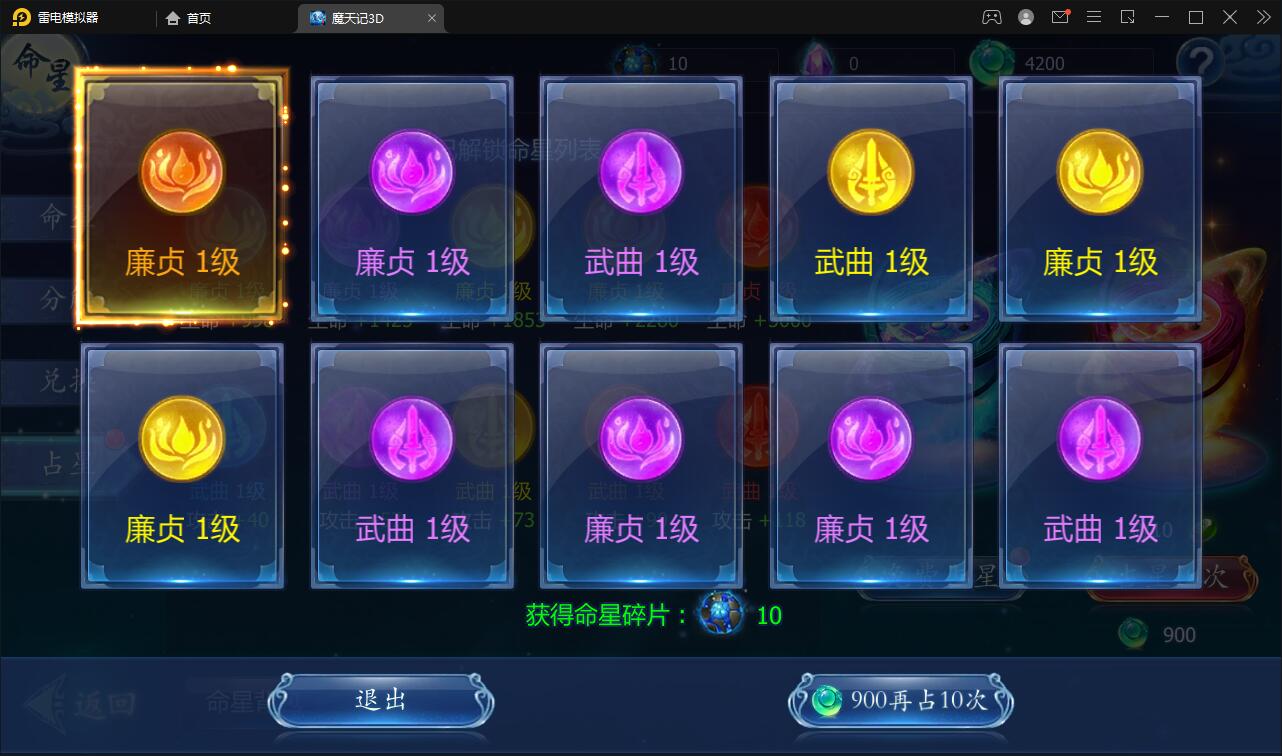Click the purple sword emblem on top 武曲 card
The width and height of the screenshot is (1282, 756).
coord(640,172)
